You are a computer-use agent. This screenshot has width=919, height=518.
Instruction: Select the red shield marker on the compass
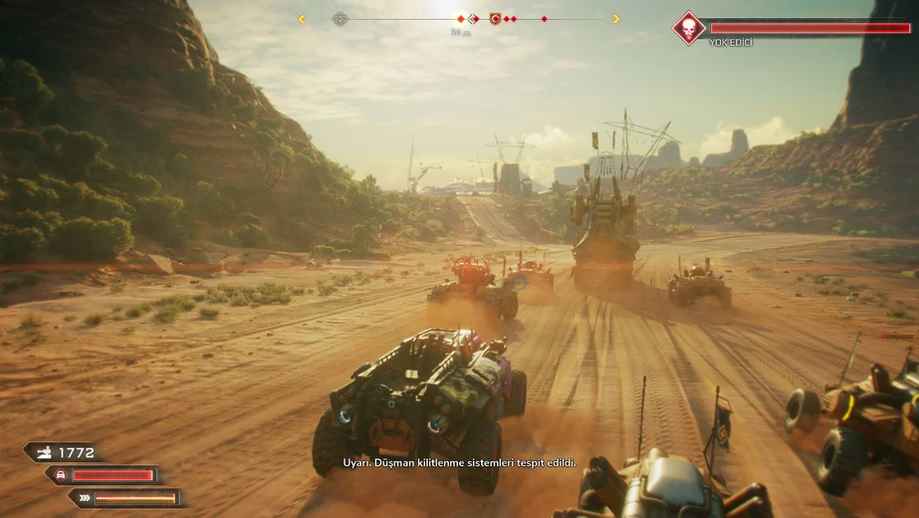pos(495,18)
